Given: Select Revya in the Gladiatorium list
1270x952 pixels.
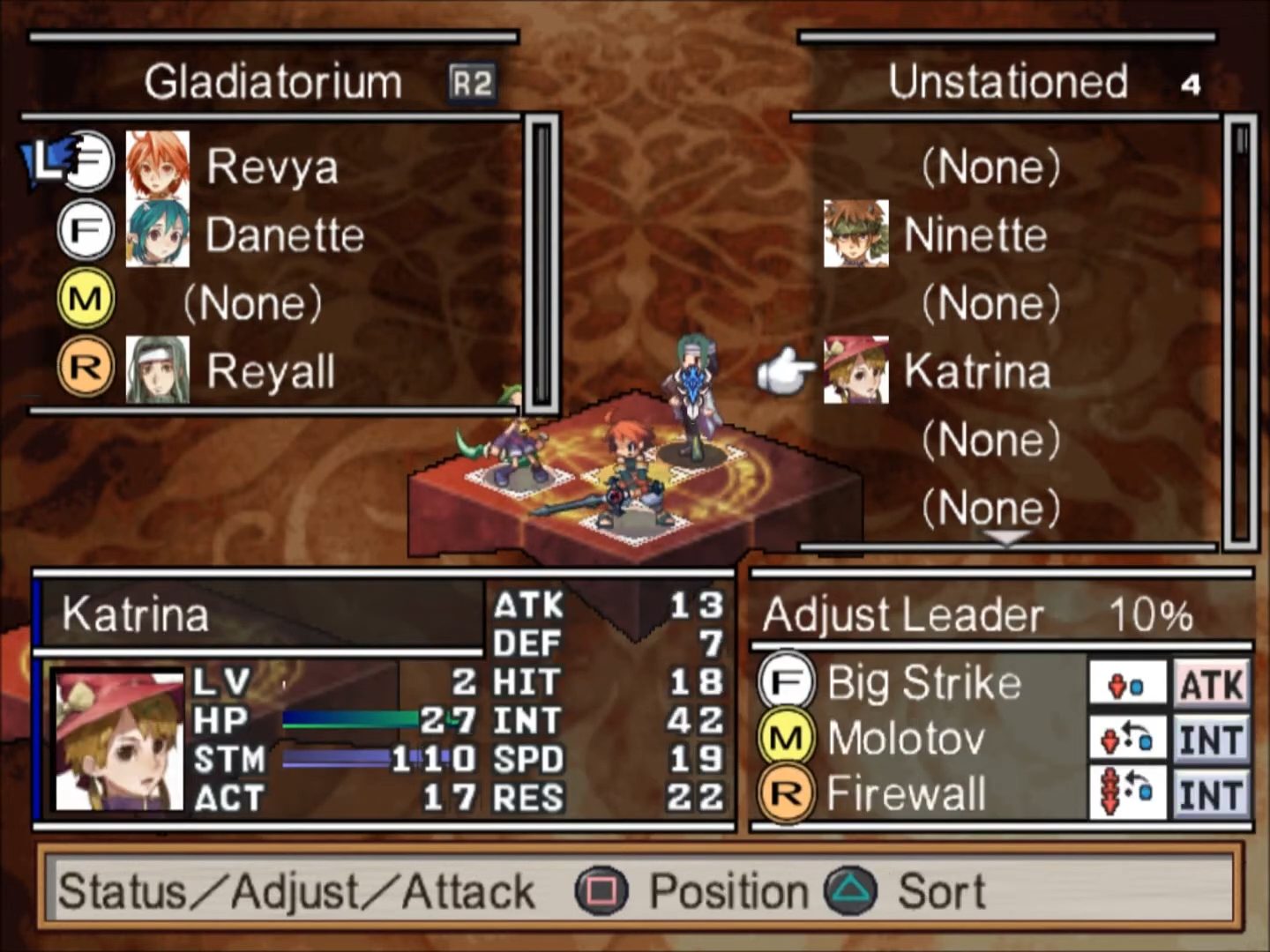Looking at the screenshot, I should click(x=272, y=166).
